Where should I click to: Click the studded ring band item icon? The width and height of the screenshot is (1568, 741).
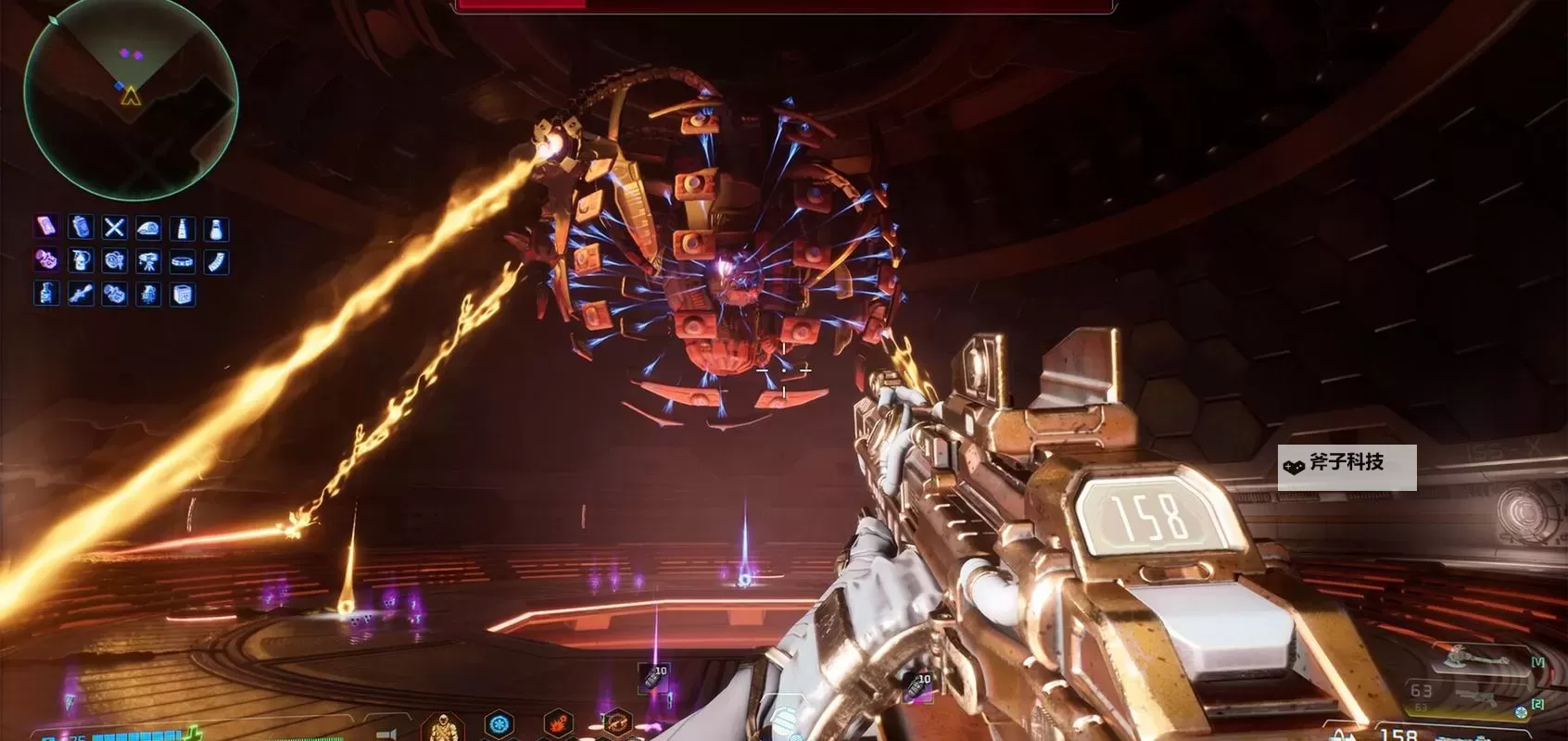click(x=183, y=261)
